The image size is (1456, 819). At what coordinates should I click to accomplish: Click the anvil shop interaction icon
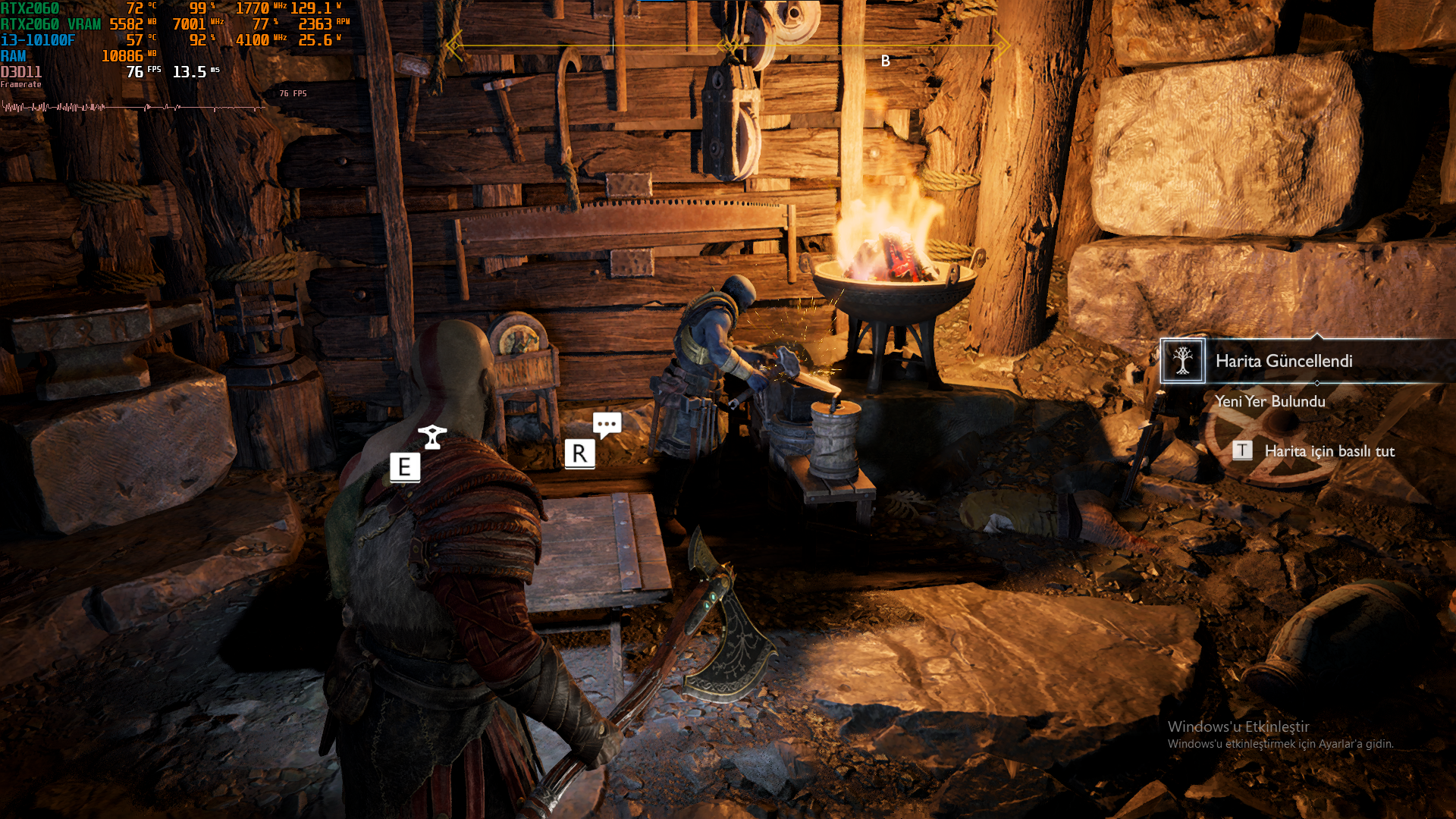(x=432, y=436)
